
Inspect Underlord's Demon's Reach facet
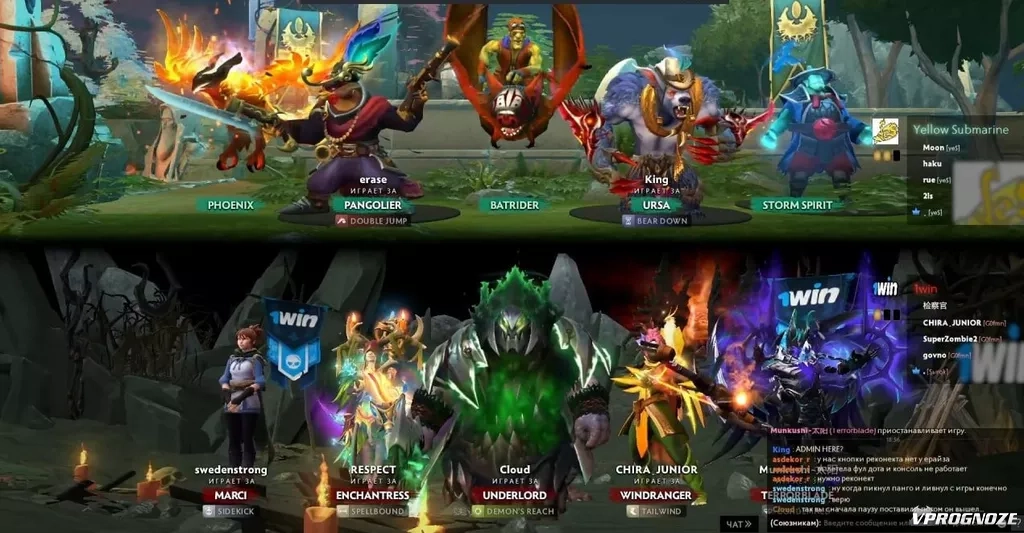pos(514,510)
